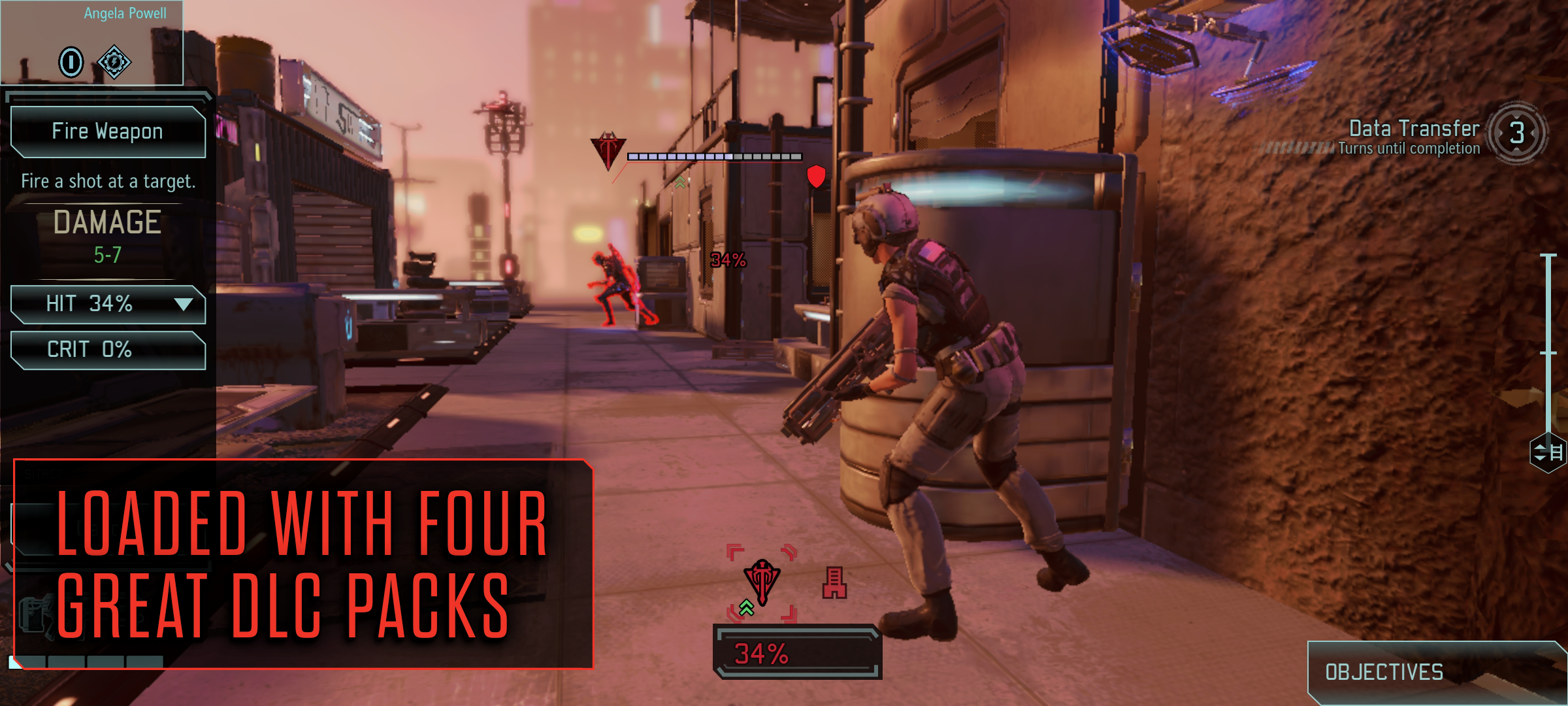
Task: Click the floor level toggle hexagon
Action: (x=1548, y=452)
